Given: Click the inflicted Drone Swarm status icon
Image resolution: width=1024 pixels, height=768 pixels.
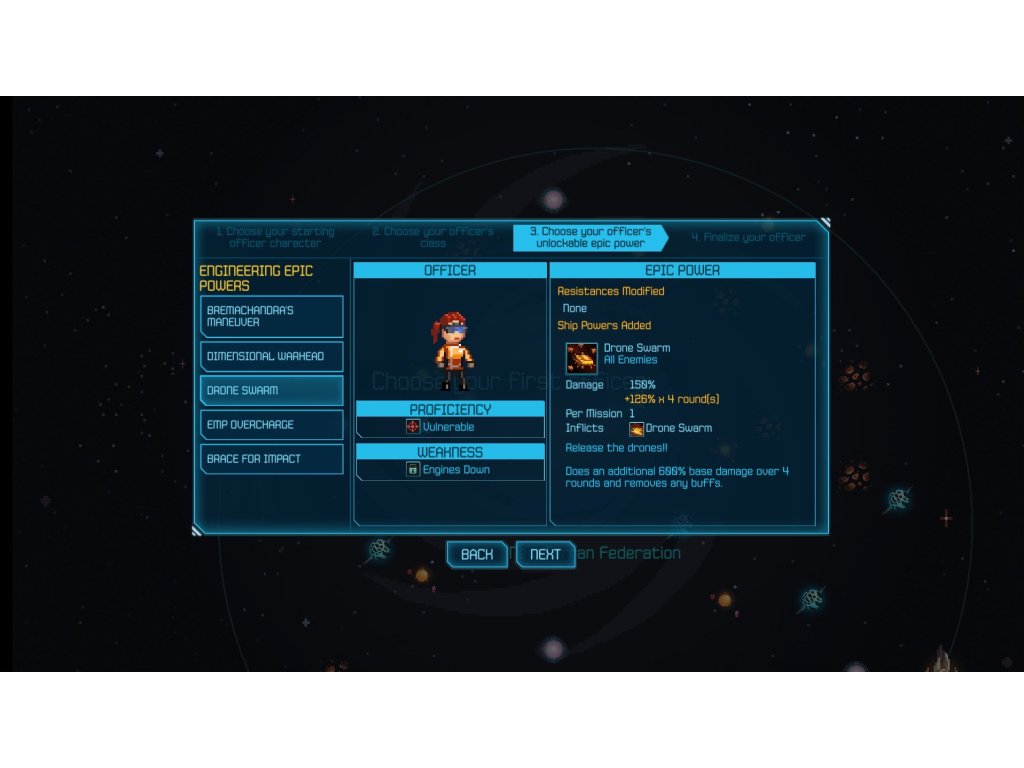Looking at the screenshot, I should 636,428.
